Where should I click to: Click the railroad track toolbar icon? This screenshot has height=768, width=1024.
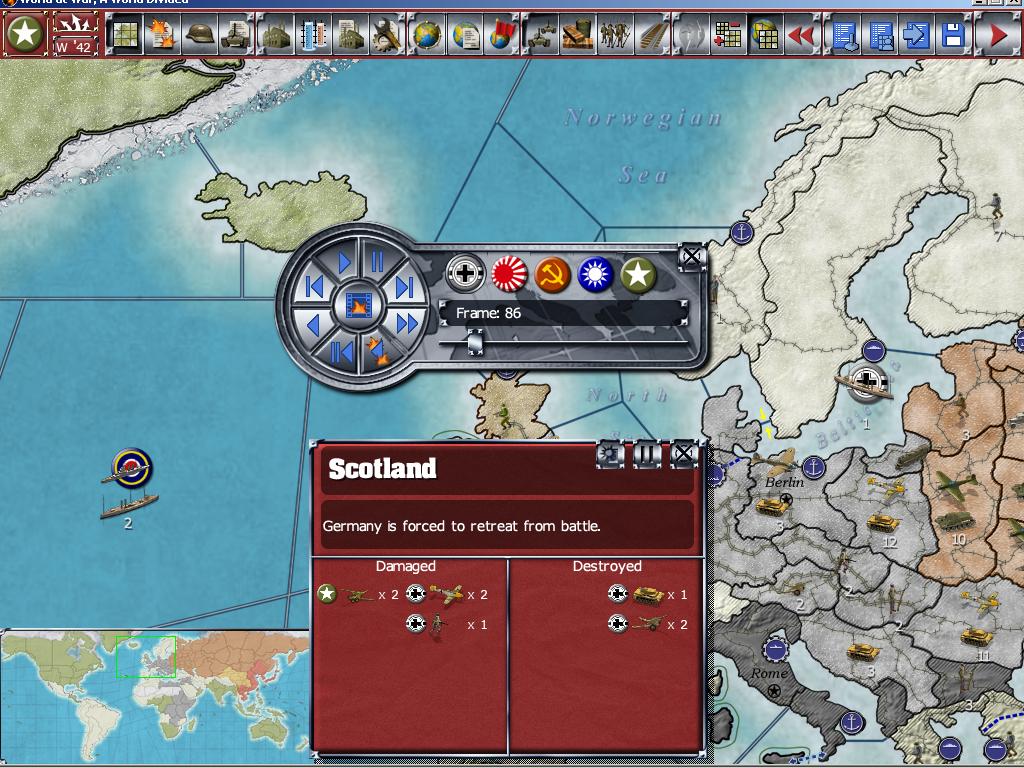(x=652, y=36)
